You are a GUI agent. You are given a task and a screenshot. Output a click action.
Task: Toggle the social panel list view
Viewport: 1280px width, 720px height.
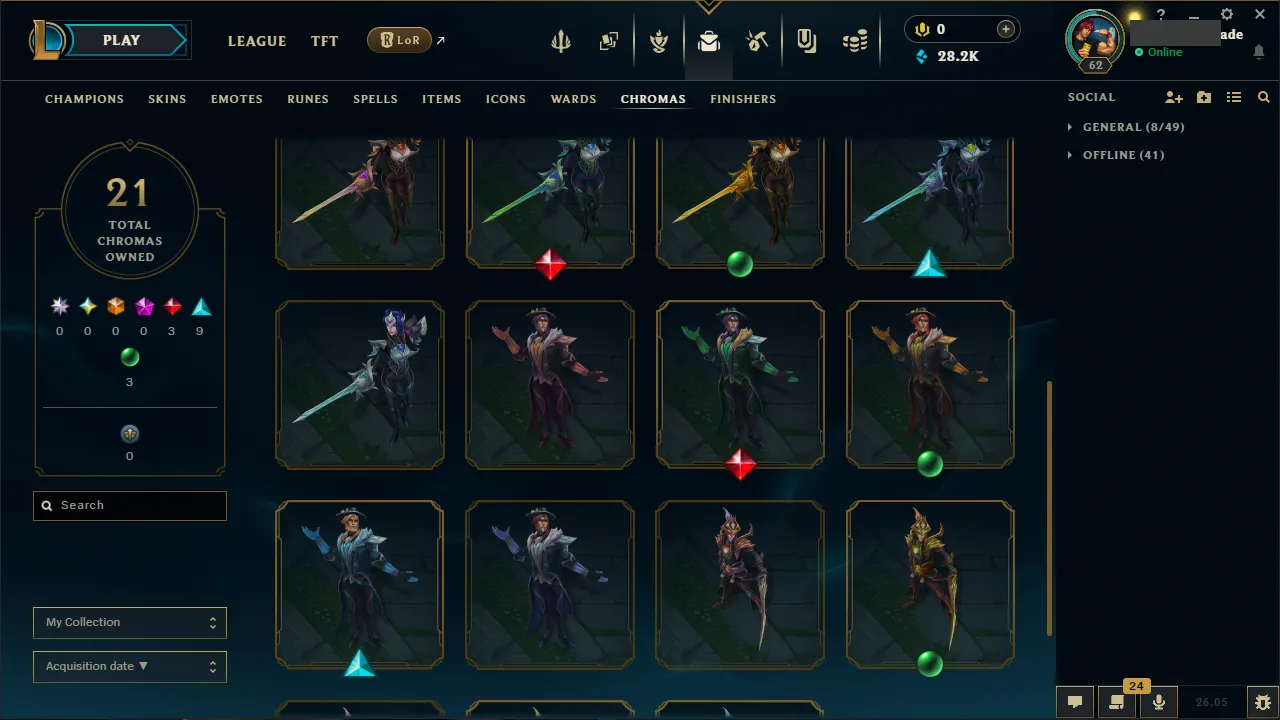[1233, 97]
